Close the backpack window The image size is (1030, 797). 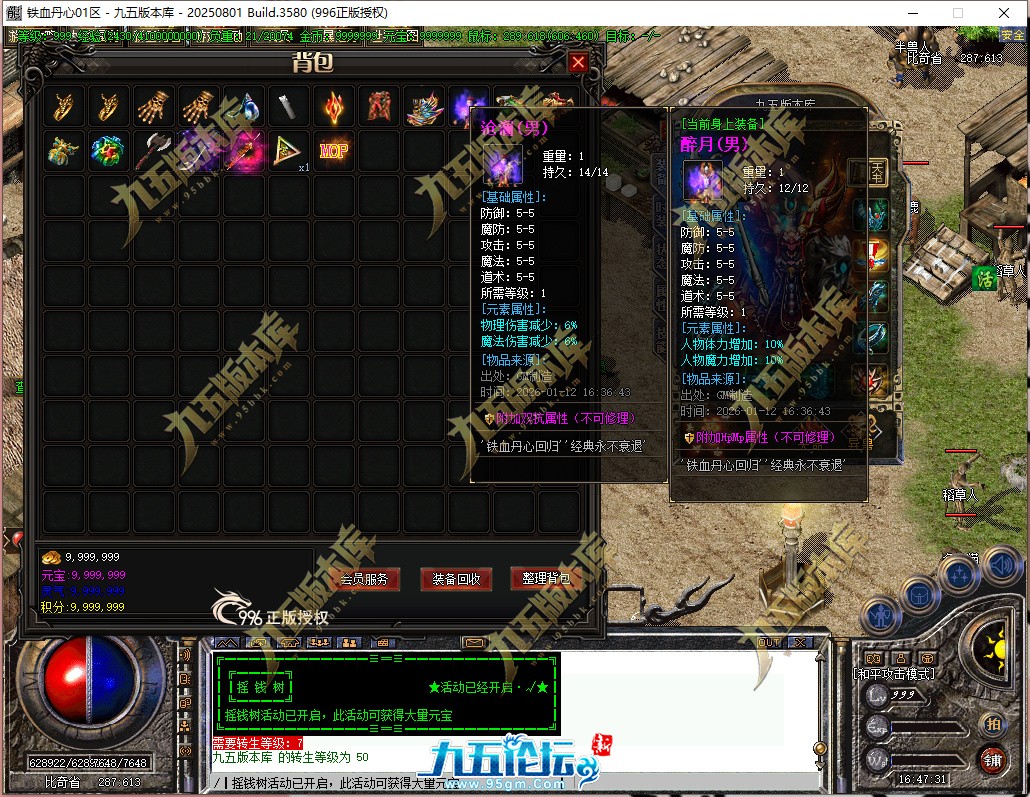pos(578,63)
